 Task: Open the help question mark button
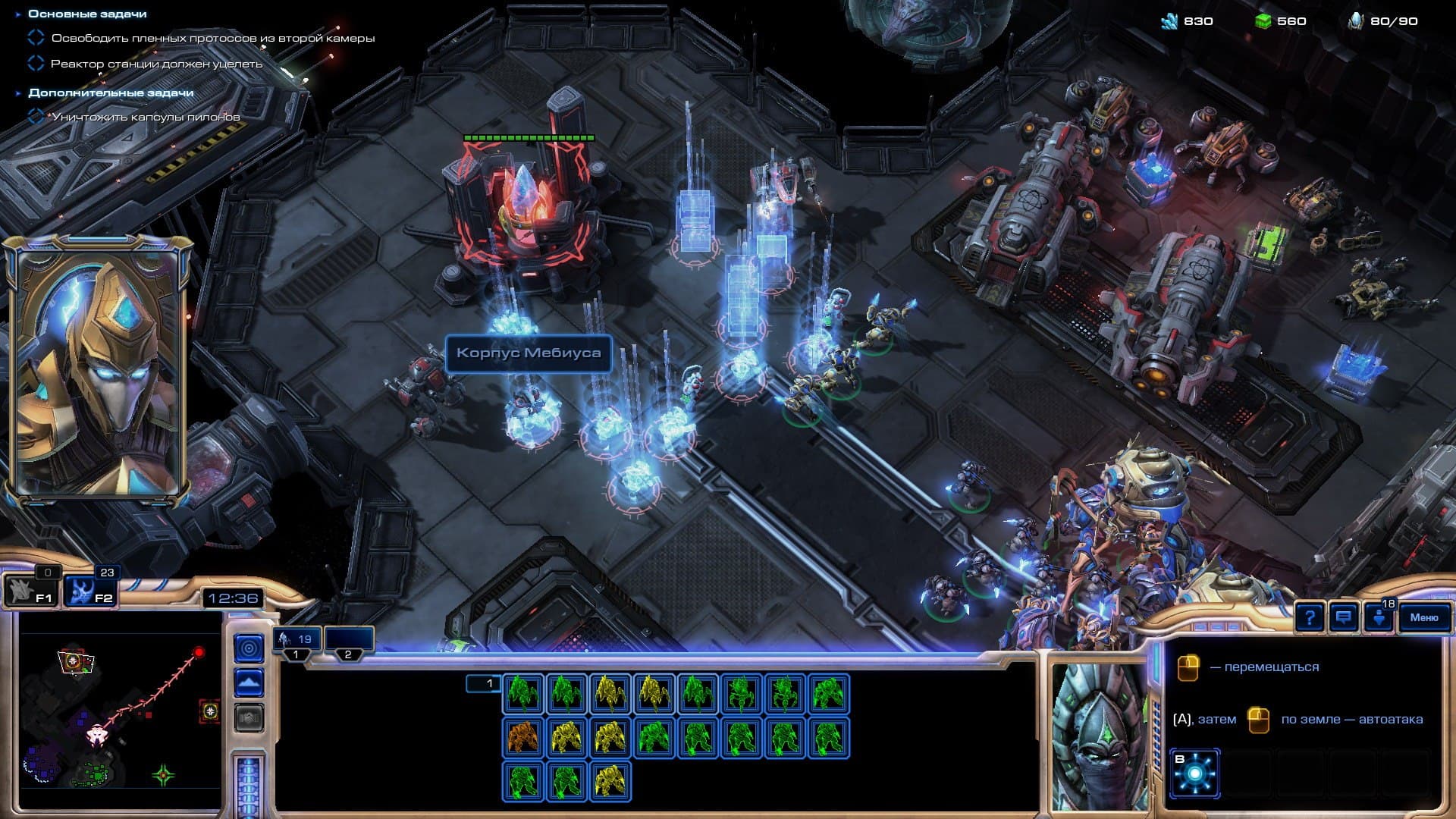point(1310,617)
